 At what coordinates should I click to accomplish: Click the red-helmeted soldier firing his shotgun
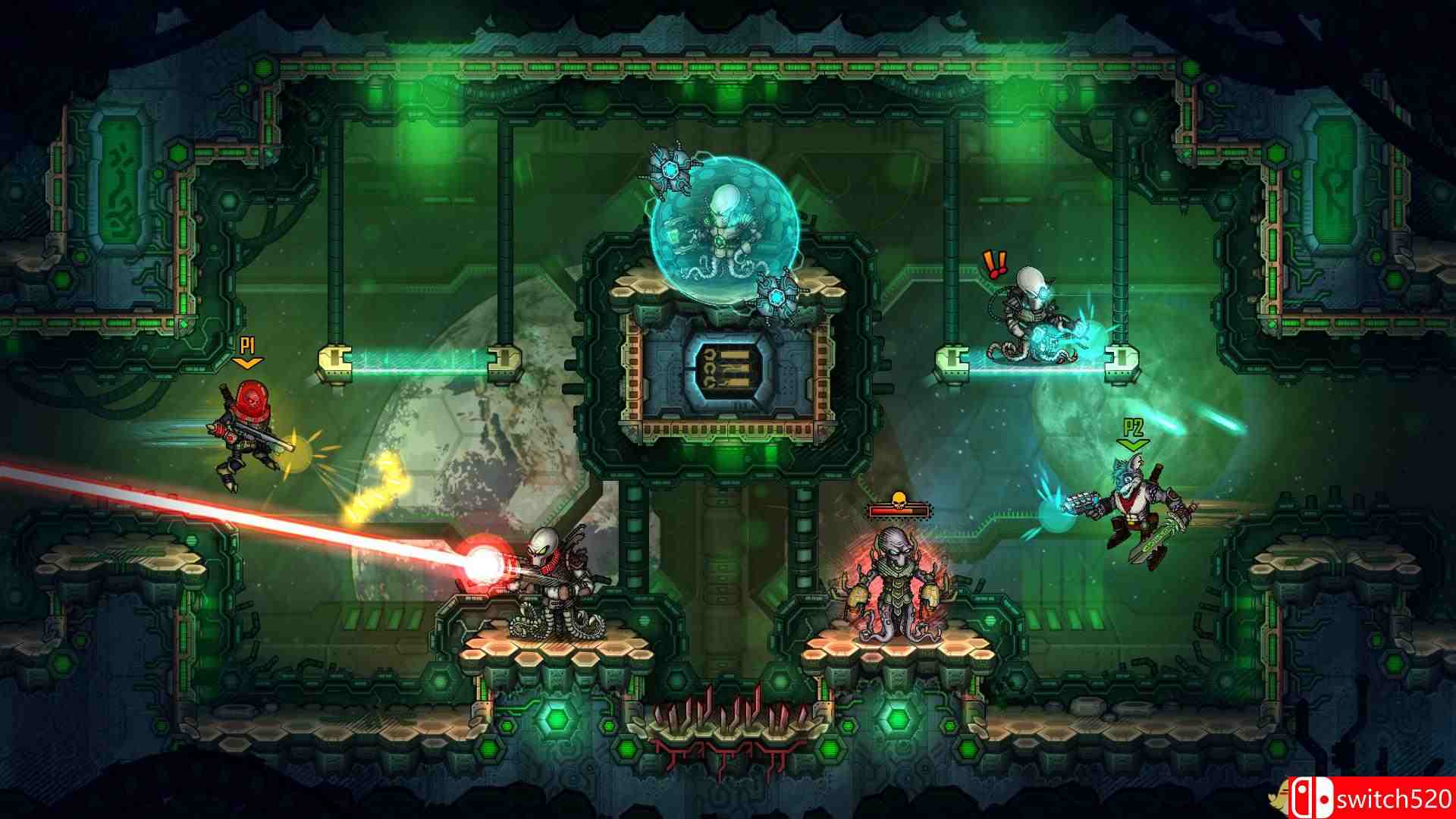[250, 436]
